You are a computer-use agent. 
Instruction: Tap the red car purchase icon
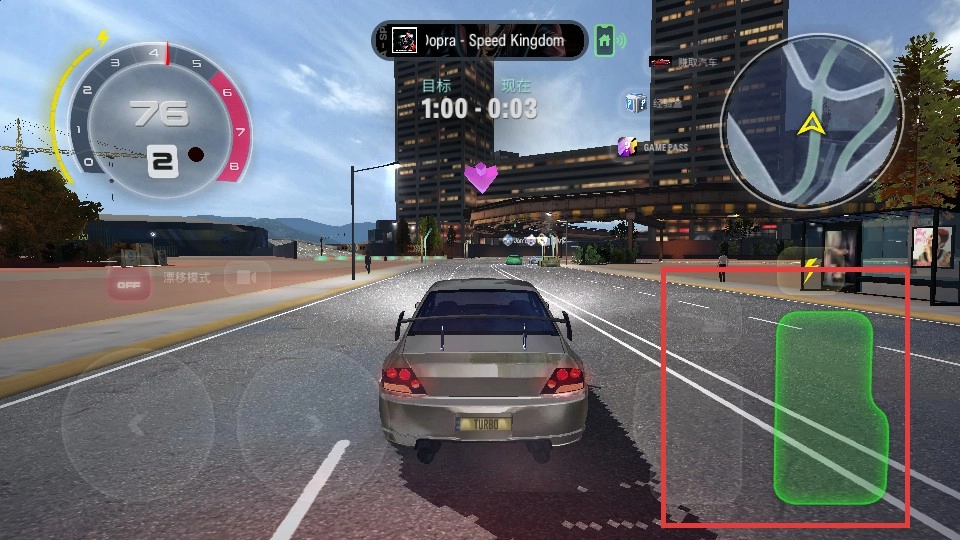pyautogui.click(x=660, y=62)
